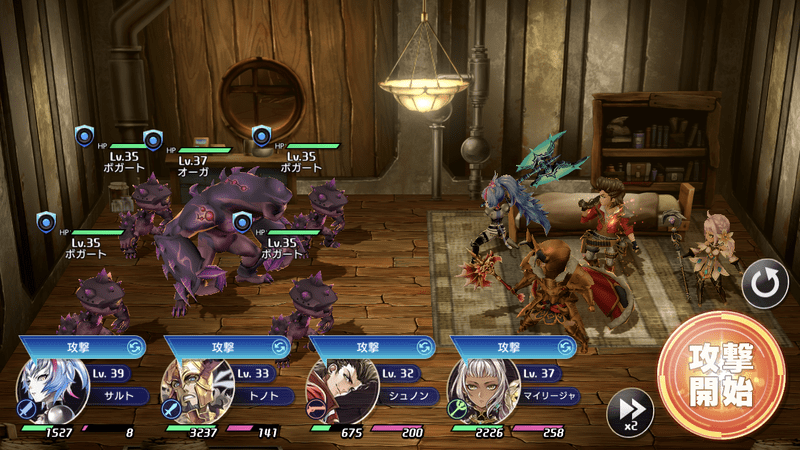Toggle the x2 battle speed button
Screen dimensions: 800x450
[630, 411]
